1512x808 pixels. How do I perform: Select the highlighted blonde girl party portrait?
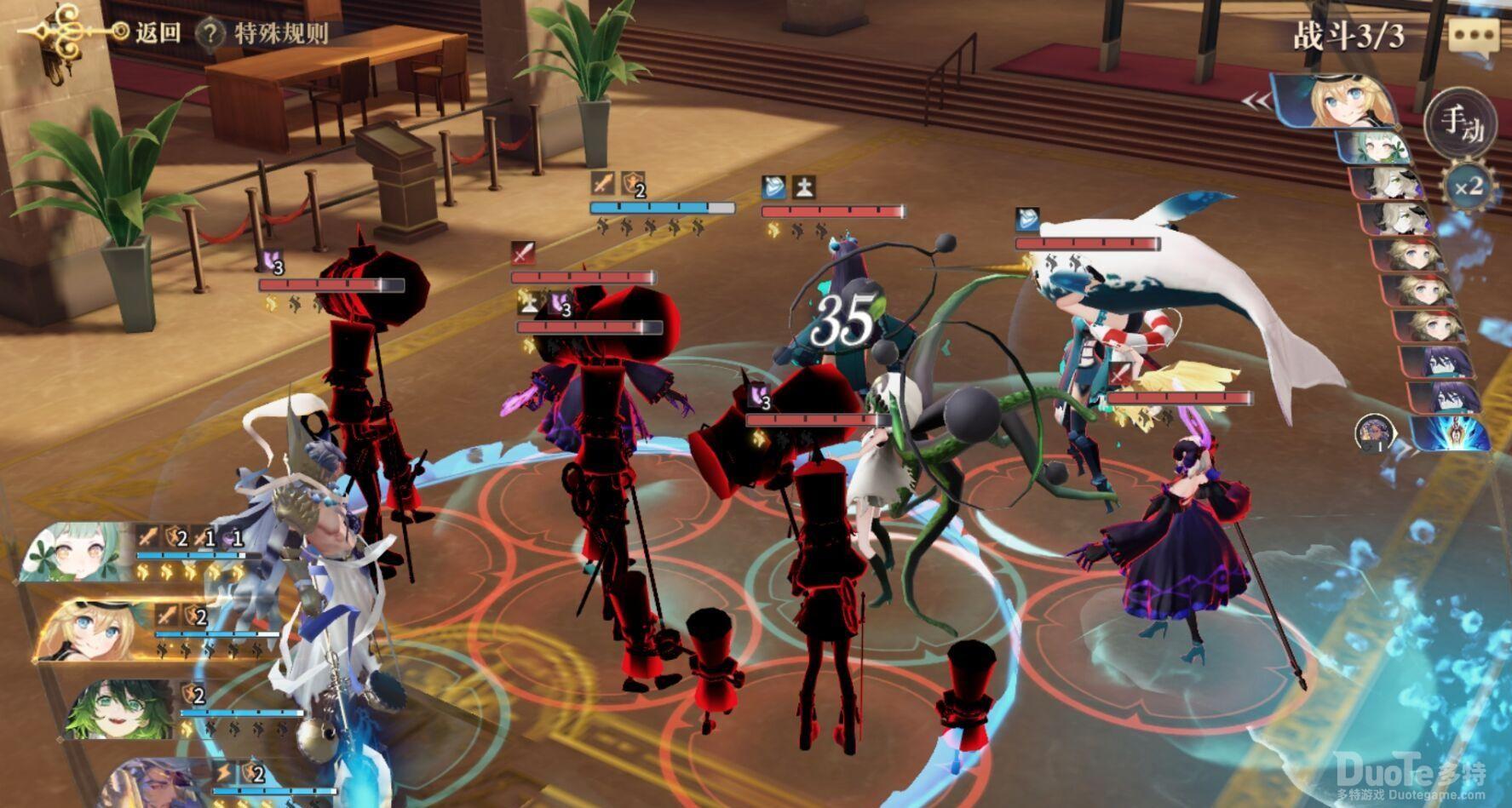click(94, 630)
